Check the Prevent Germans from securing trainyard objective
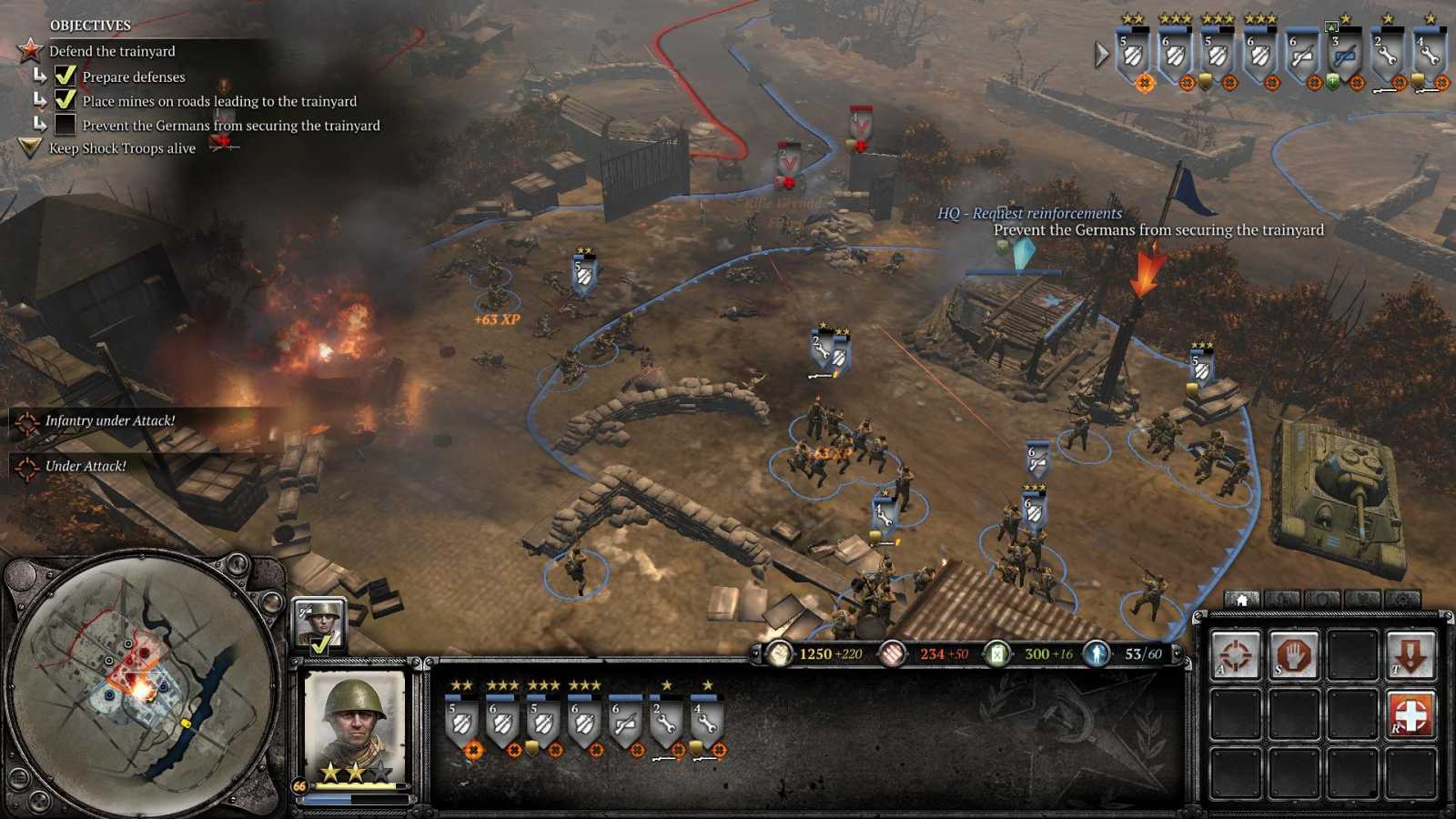This screenshot has width=1456, height=819. (x=66, y=125)
